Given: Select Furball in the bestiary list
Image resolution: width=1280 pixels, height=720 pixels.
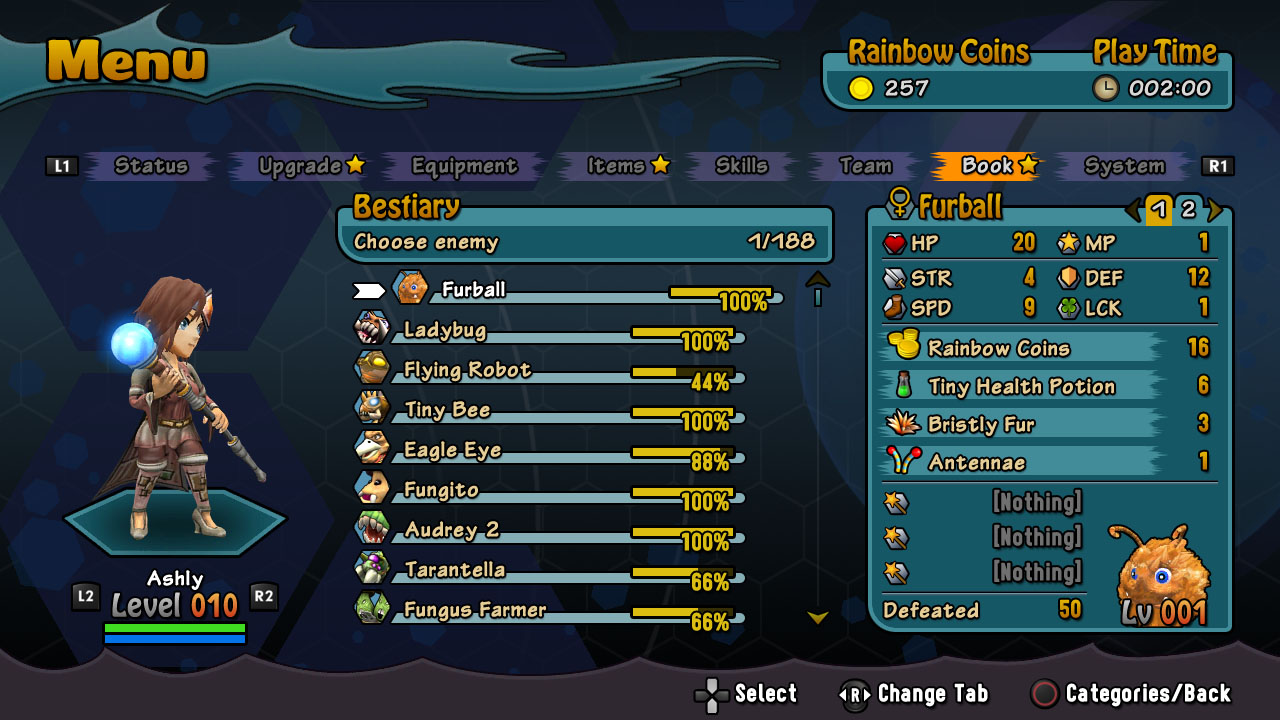Looking at the screenshot, I should (474, 290).
